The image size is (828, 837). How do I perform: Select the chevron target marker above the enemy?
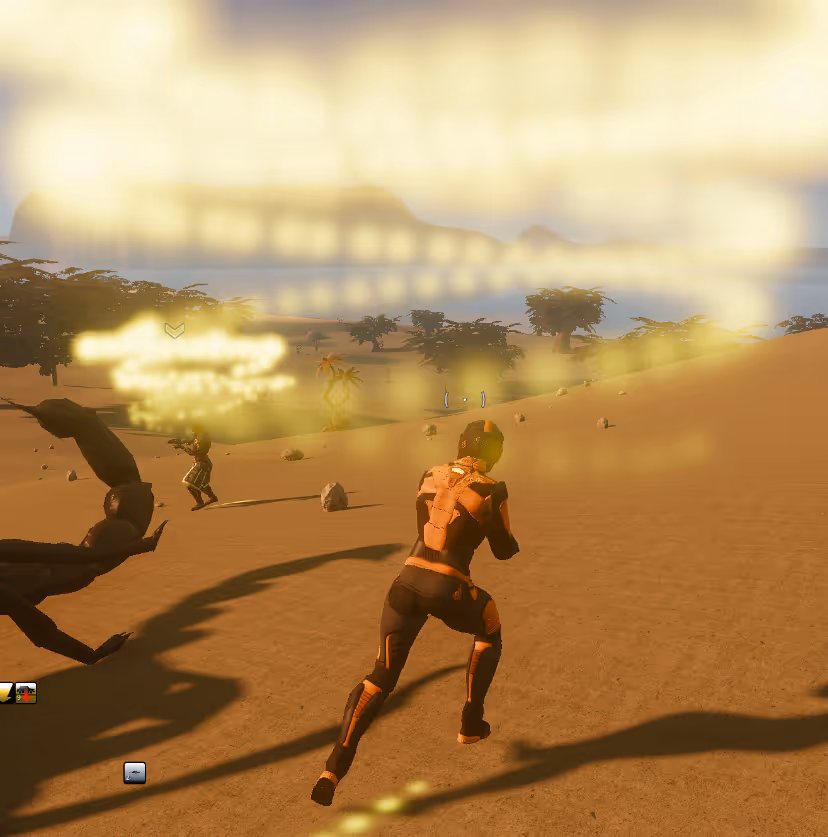pyautogui.click(x=175, y=330)
